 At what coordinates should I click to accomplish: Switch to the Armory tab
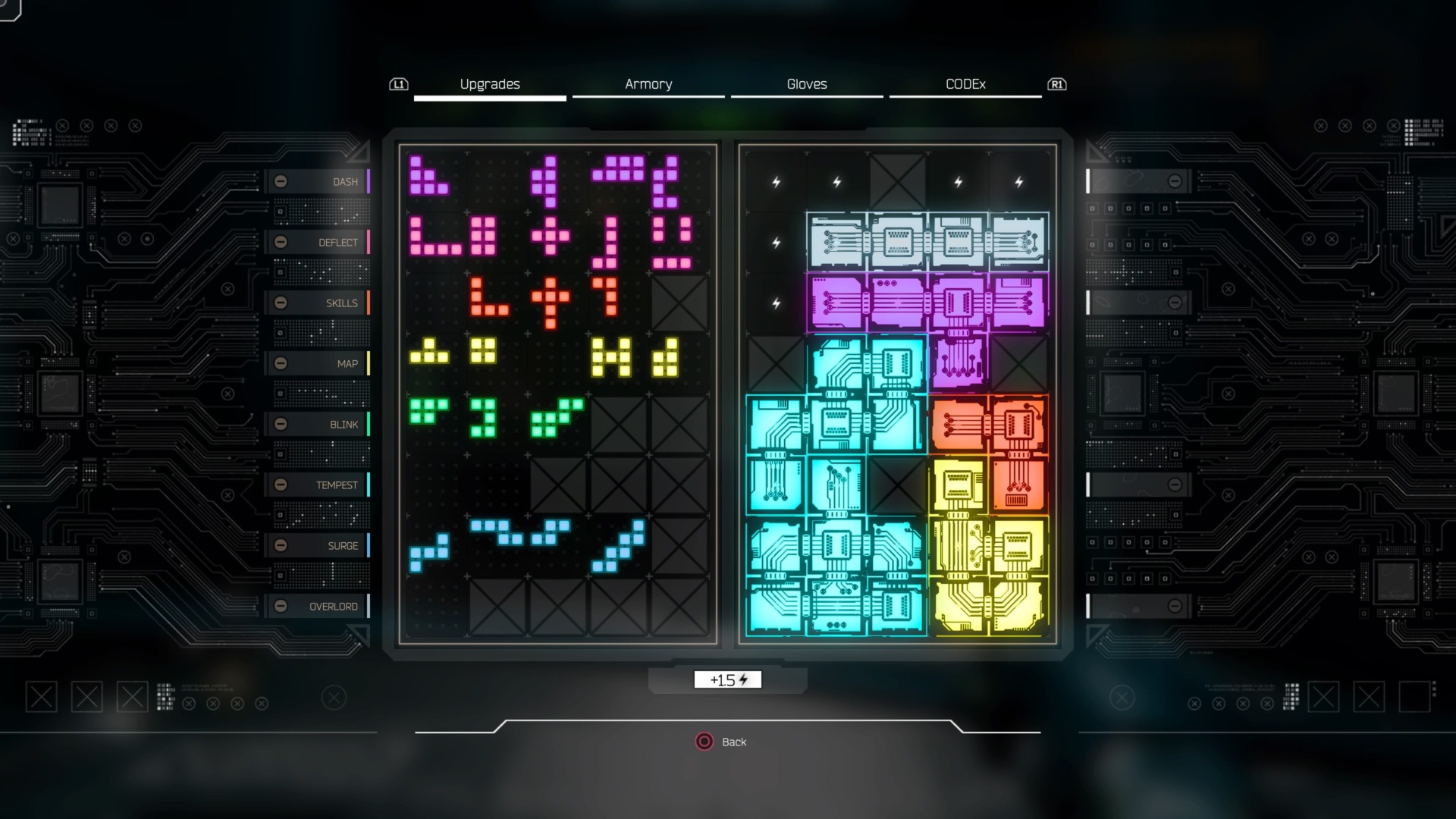coord(649,84)
